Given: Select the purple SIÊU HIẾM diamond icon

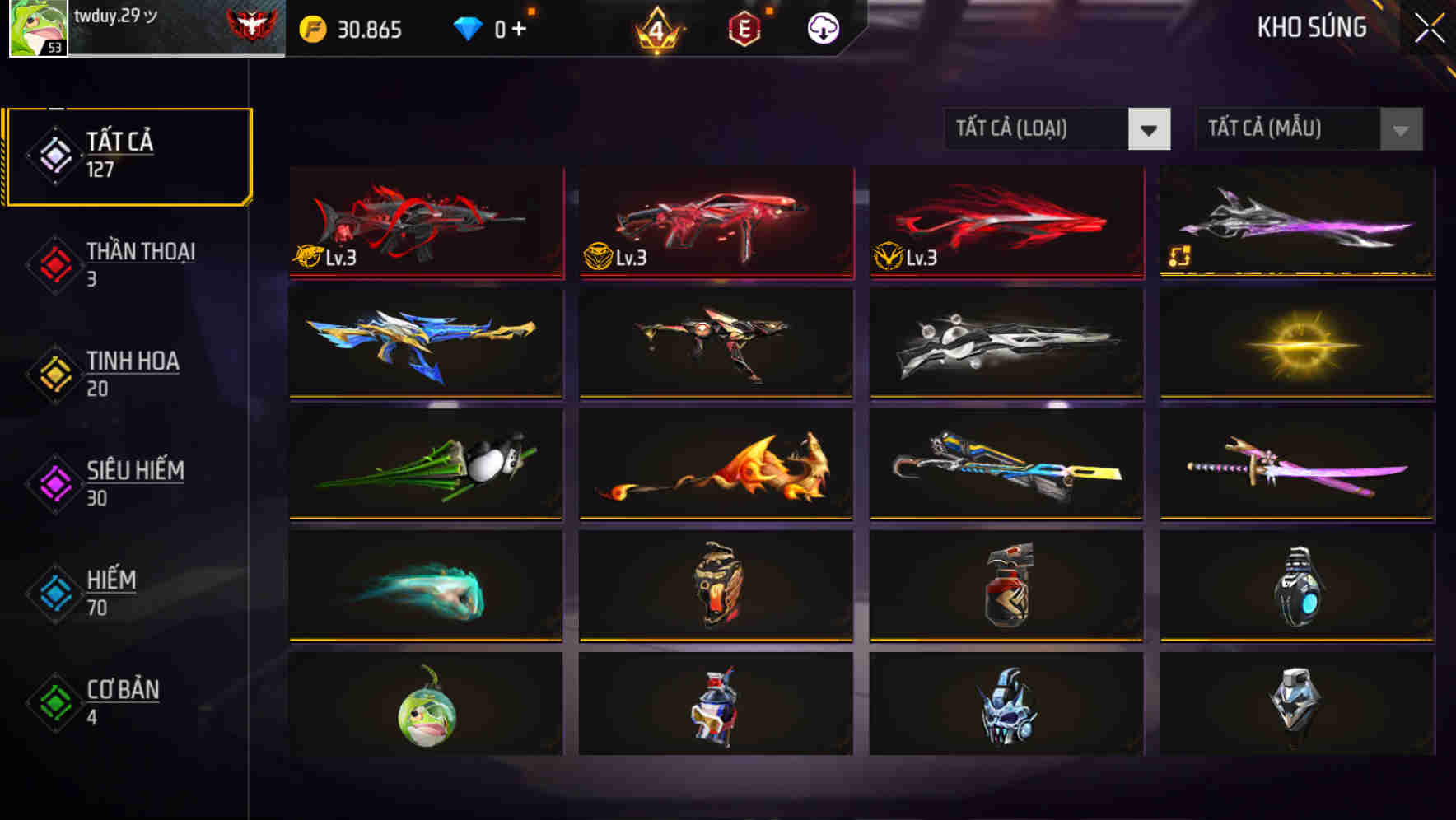Looking at the screenshot, I should point(54,482).
